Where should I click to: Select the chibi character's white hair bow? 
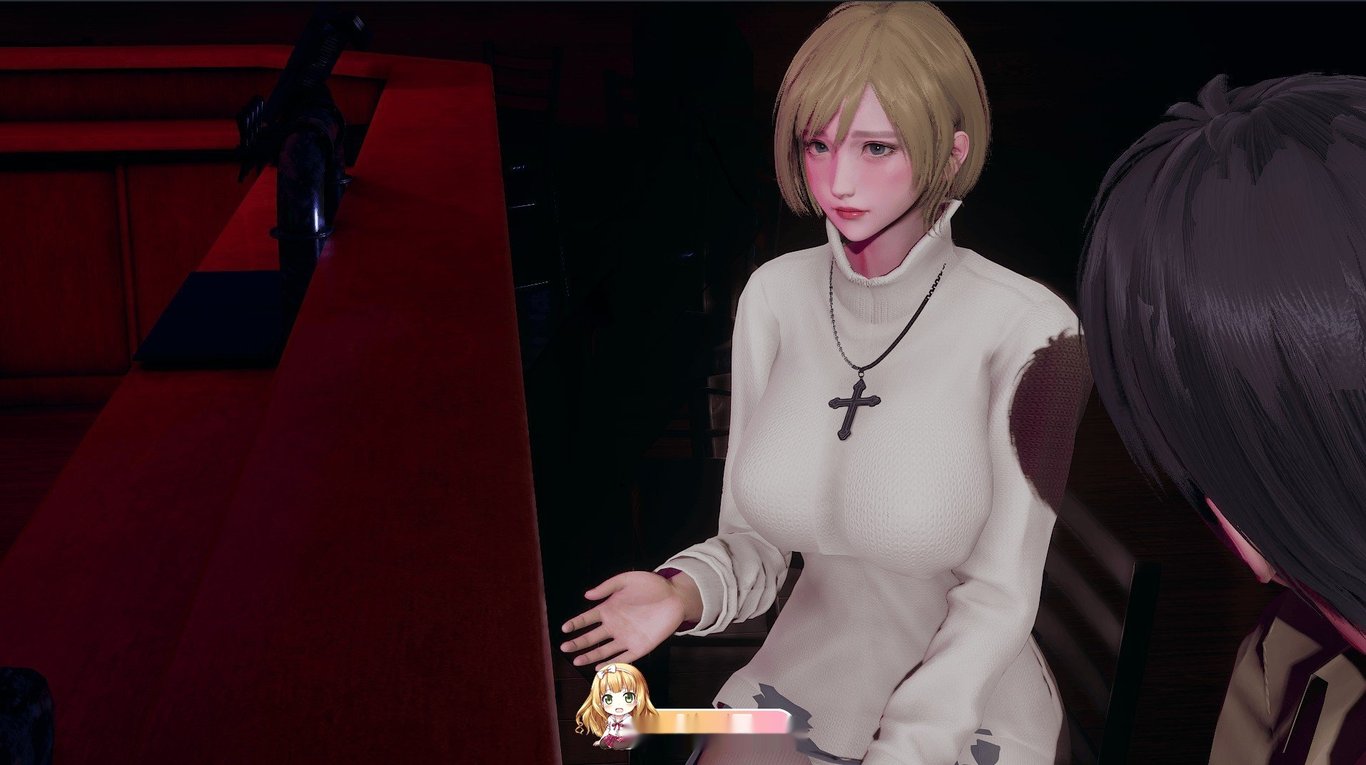[x=608, y=672]
